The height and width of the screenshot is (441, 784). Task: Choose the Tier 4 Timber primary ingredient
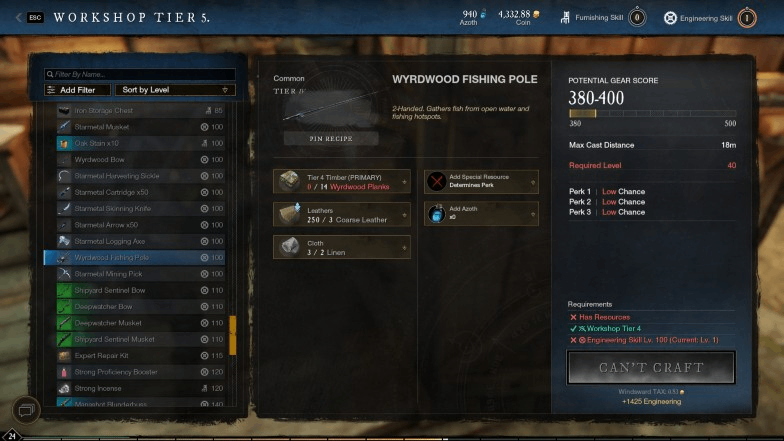pos(341,181)
